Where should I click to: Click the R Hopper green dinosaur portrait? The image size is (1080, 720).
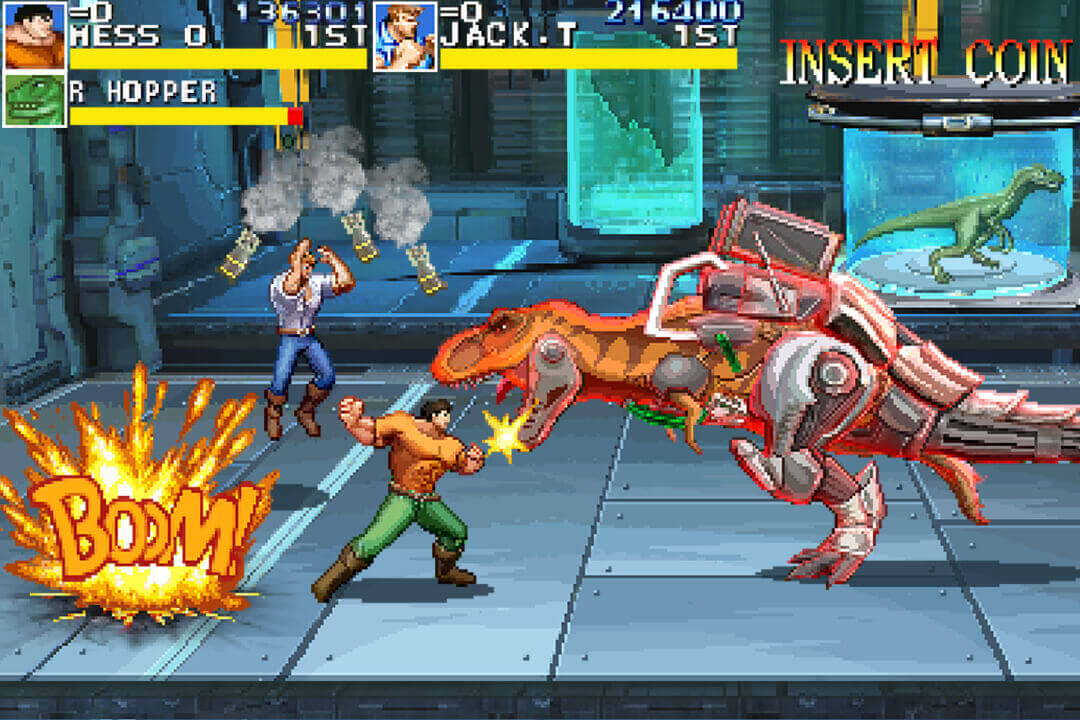pos(35,100)
